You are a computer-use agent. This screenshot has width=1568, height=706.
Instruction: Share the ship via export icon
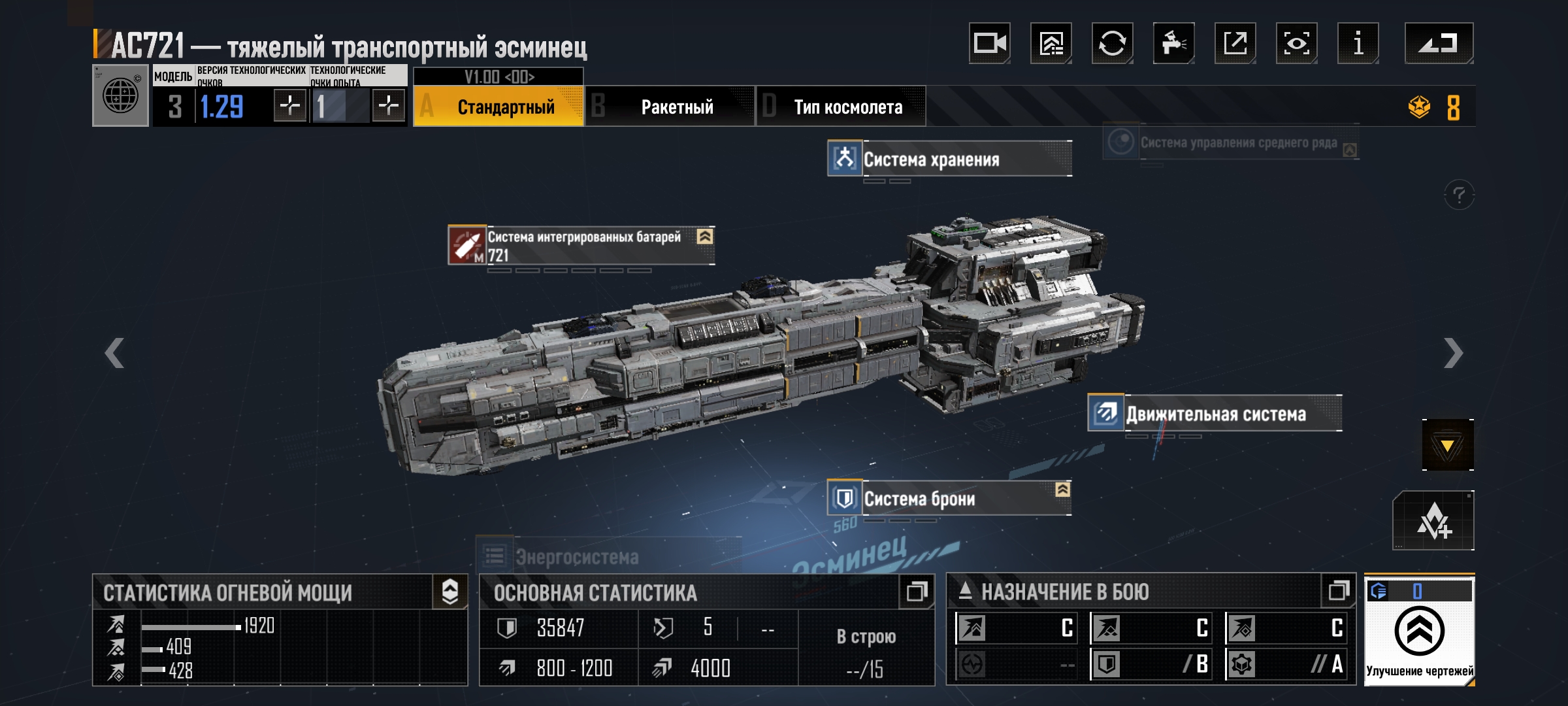click(1235, 44)
